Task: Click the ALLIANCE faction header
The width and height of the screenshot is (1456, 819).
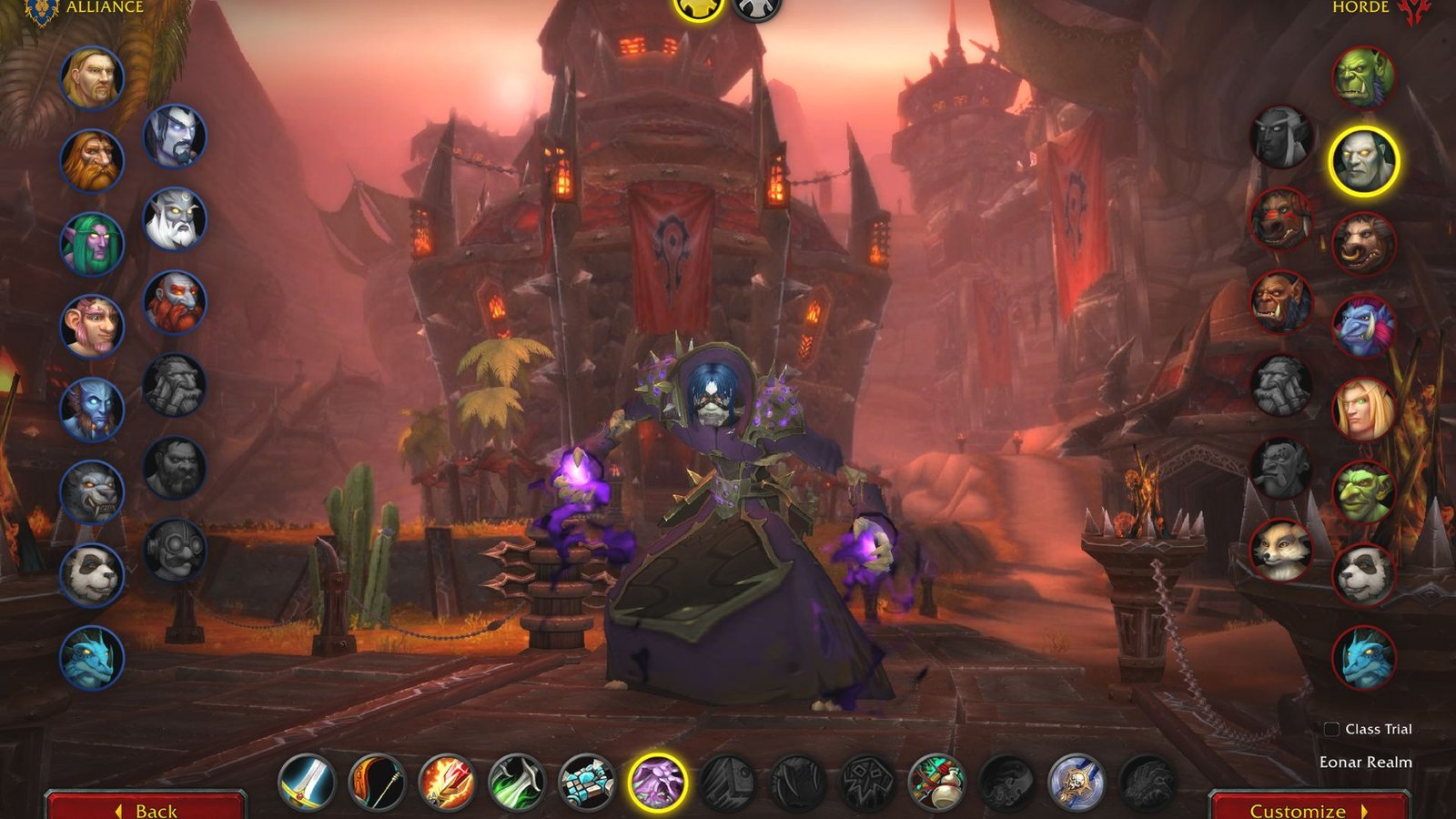Action: point(101,9)
